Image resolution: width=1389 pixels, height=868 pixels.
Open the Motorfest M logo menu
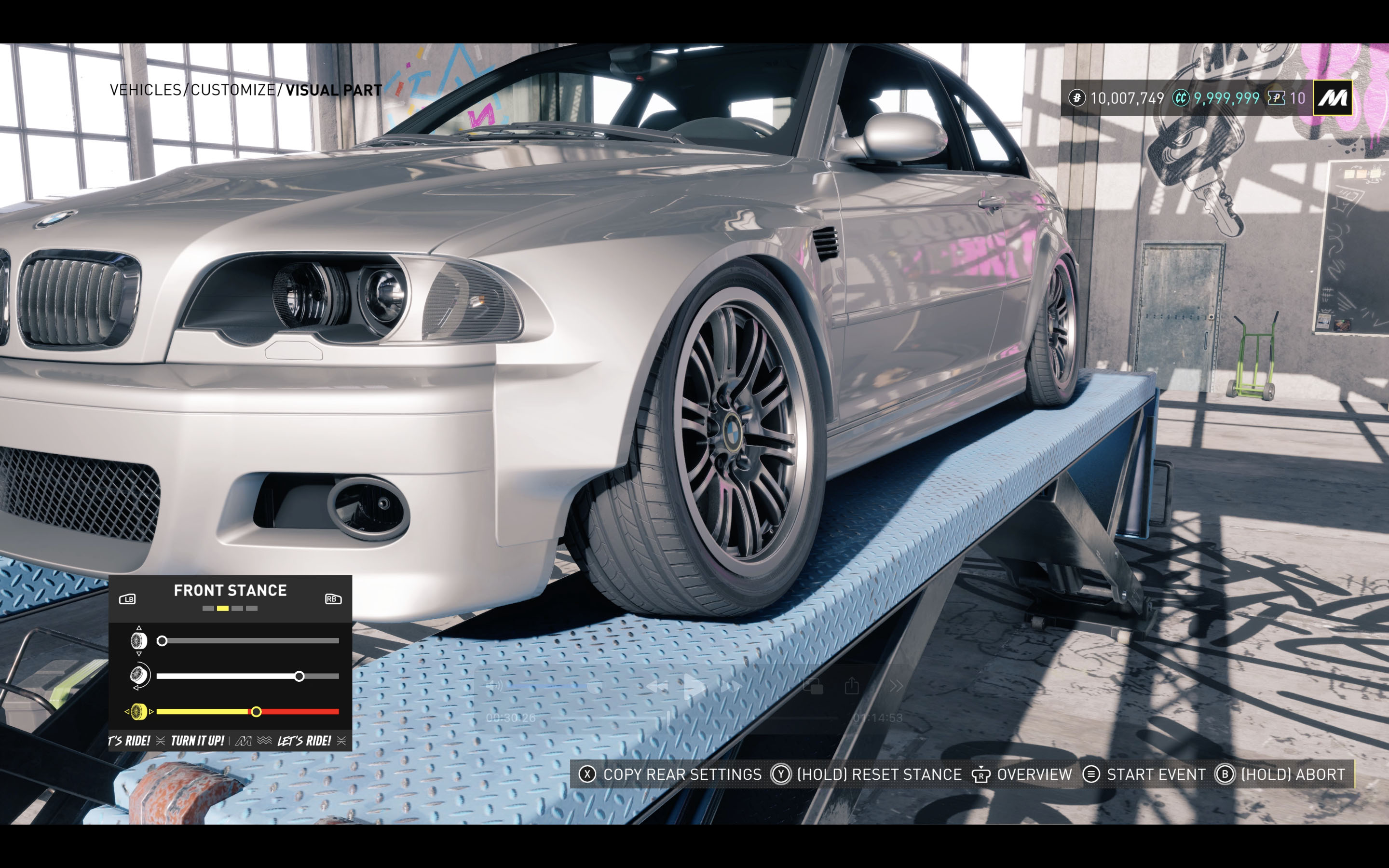point(1332,98)
